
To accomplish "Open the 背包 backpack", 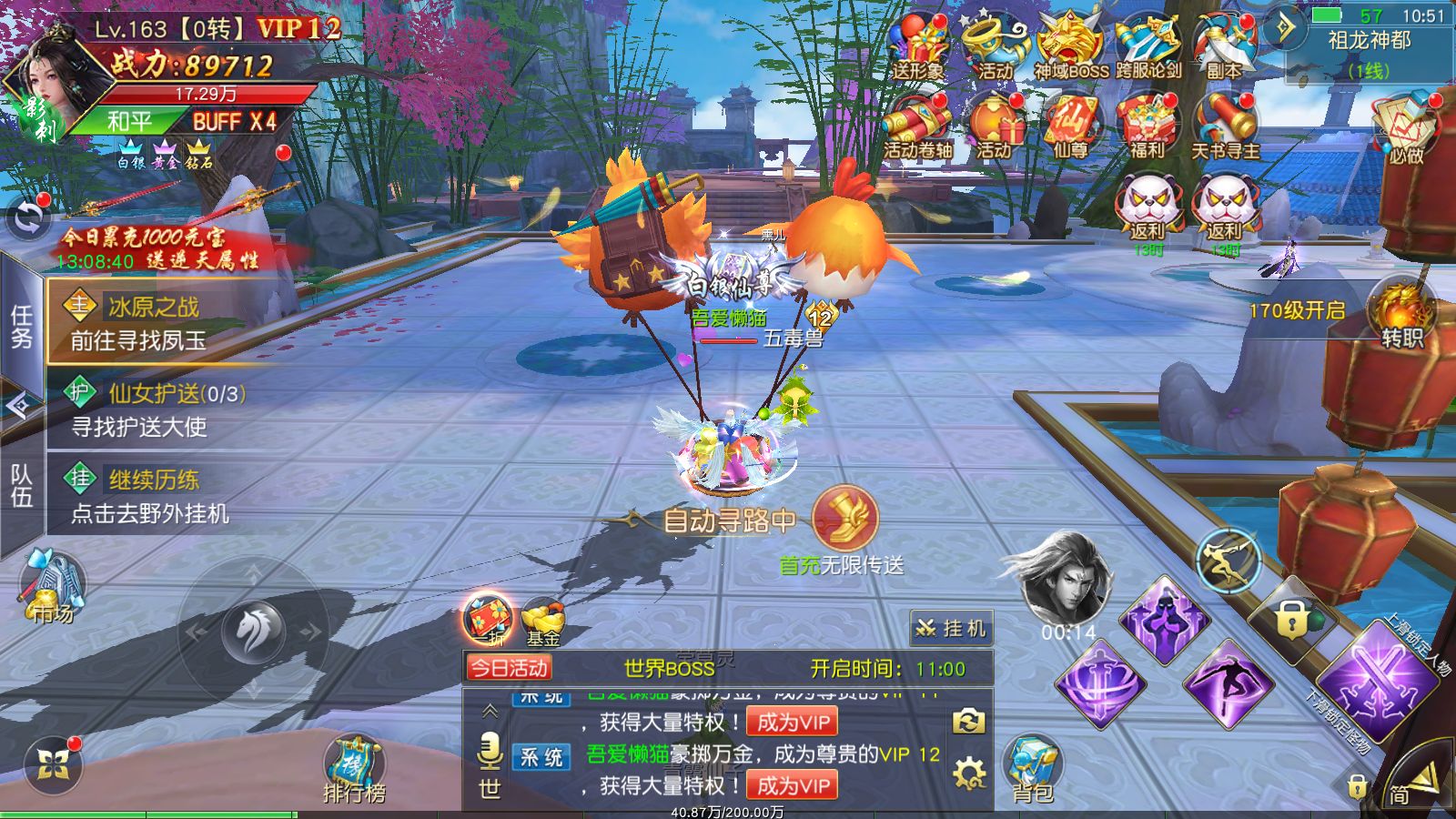I will (x=1032, y=772).
